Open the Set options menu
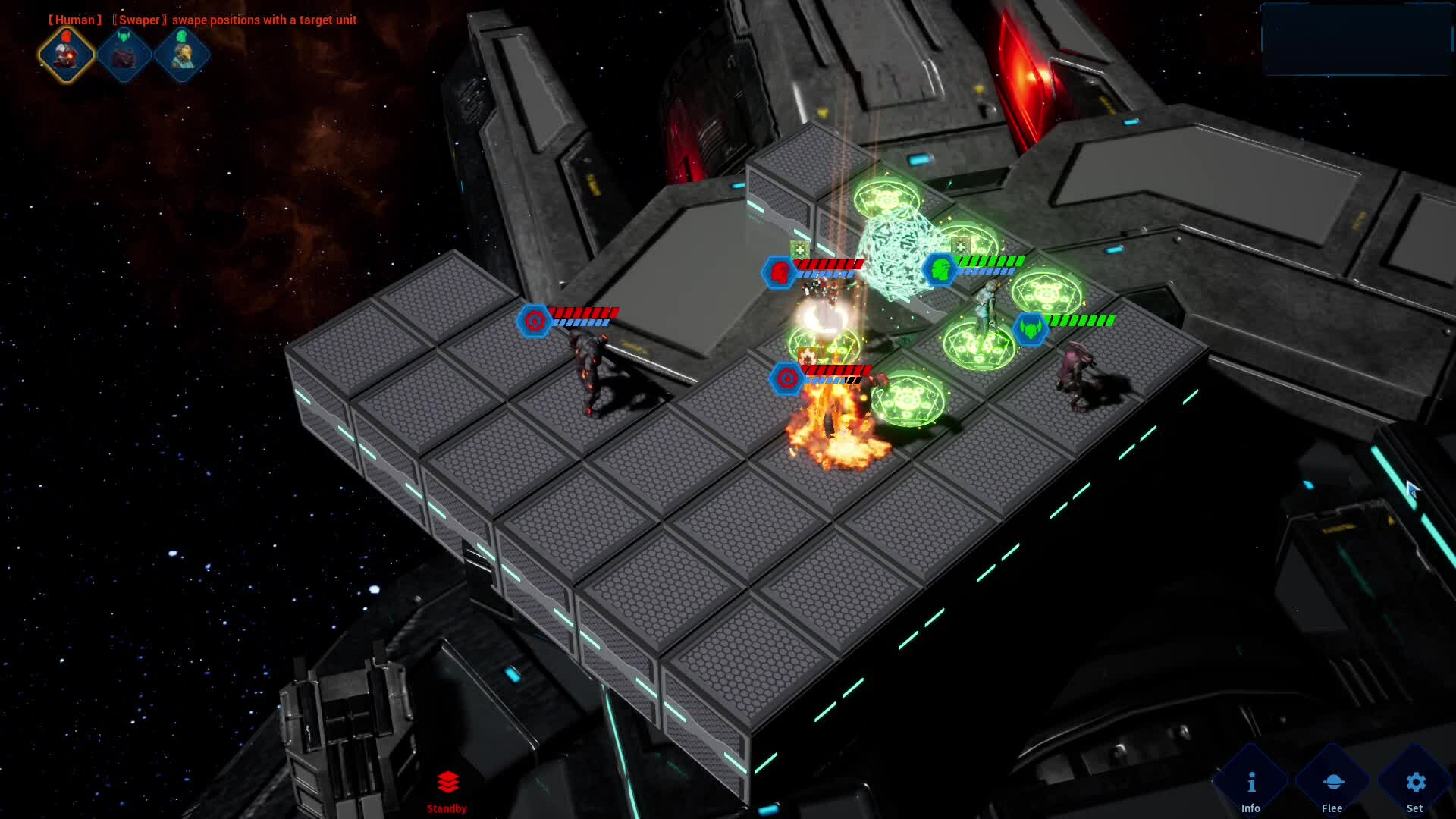This screenshot has width=1456, height=819. pyautogui.click(x=1415, y=787)
